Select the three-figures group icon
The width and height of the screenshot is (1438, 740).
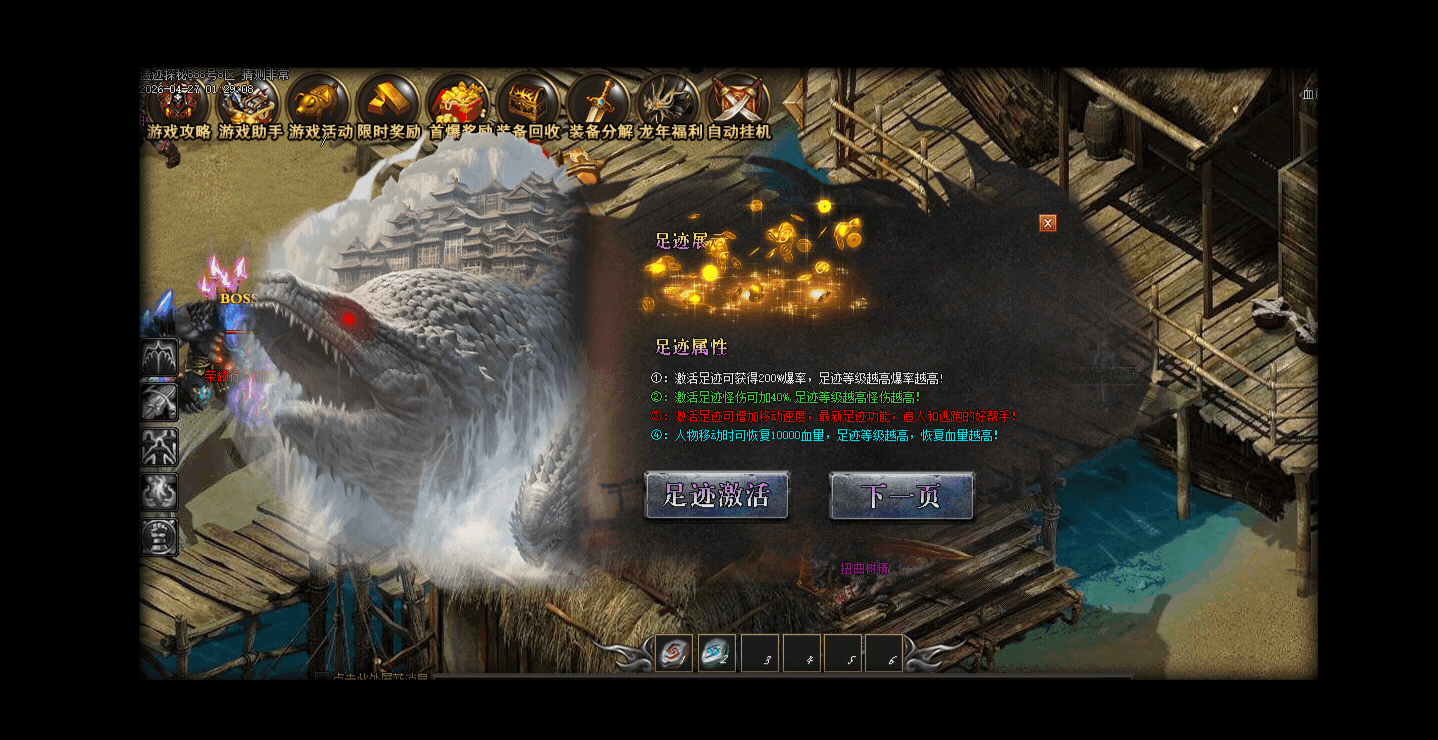160,447
